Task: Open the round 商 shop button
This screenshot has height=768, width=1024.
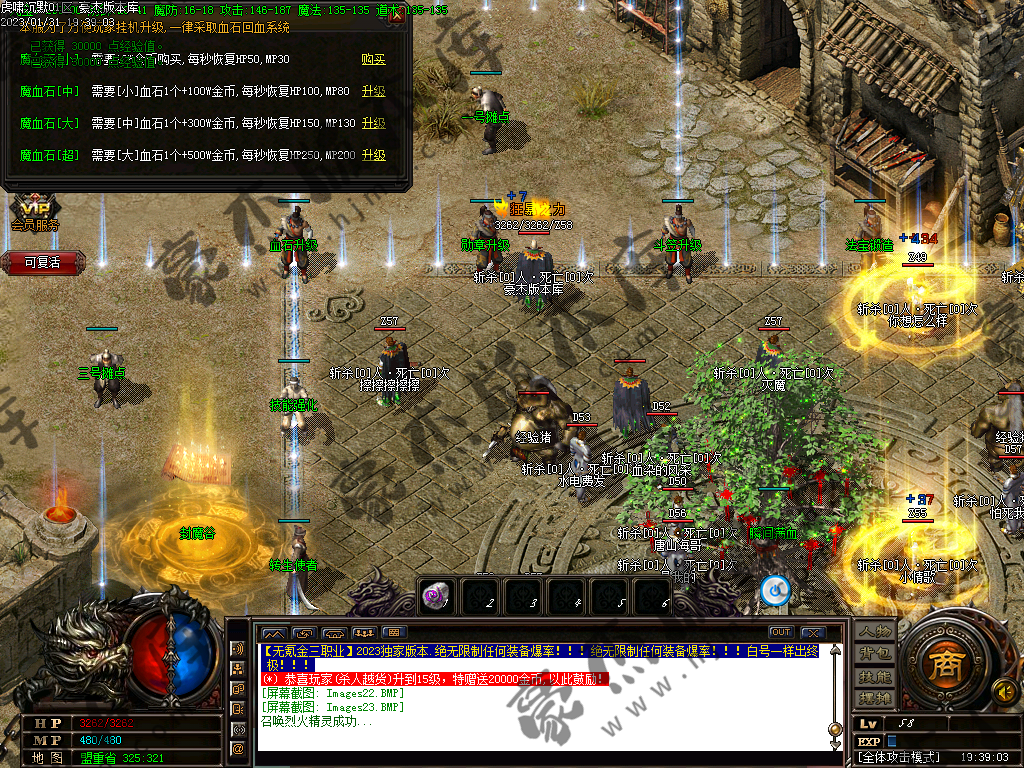Action: tap(941, 668)
